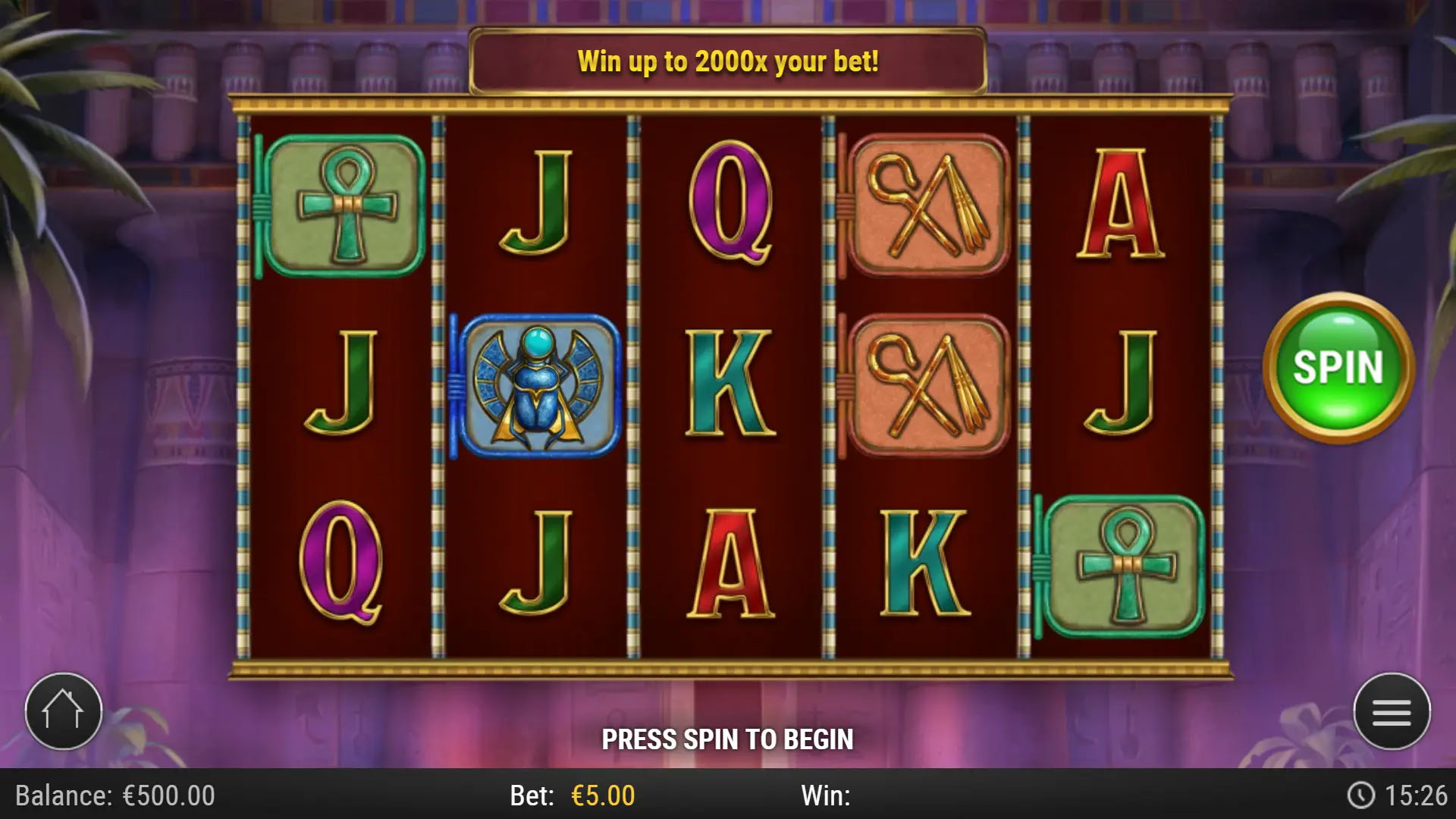Open the hamburger menu in bottom right

(1392, 711)
